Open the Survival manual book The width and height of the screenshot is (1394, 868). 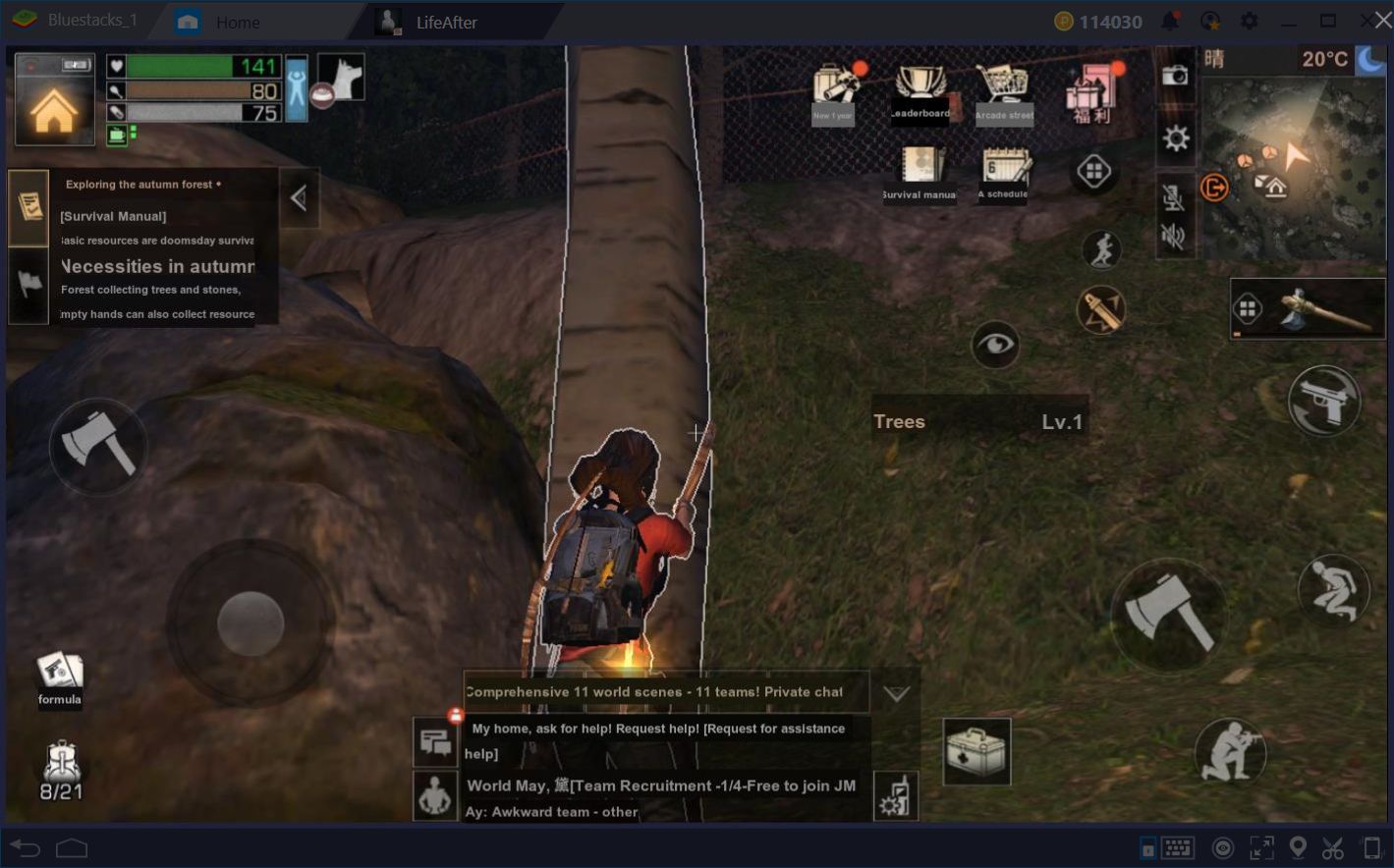pyautogui.click(x=920, y=172)
